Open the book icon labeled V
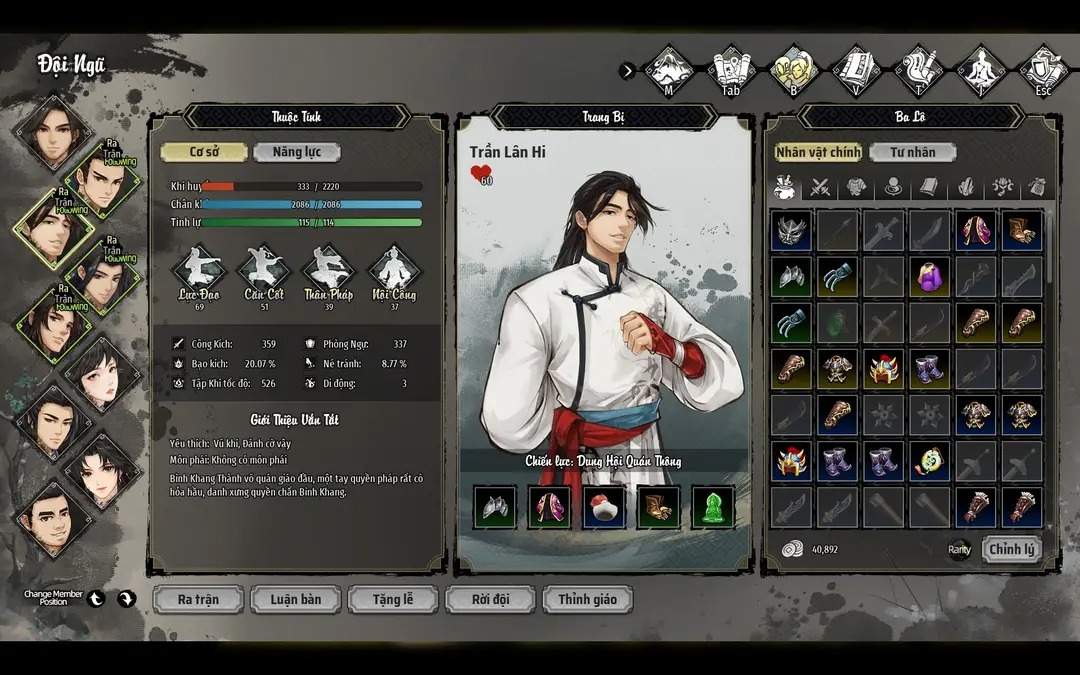Image resolution: width=1080 pixels, height=675 pixels. point(857,69)
